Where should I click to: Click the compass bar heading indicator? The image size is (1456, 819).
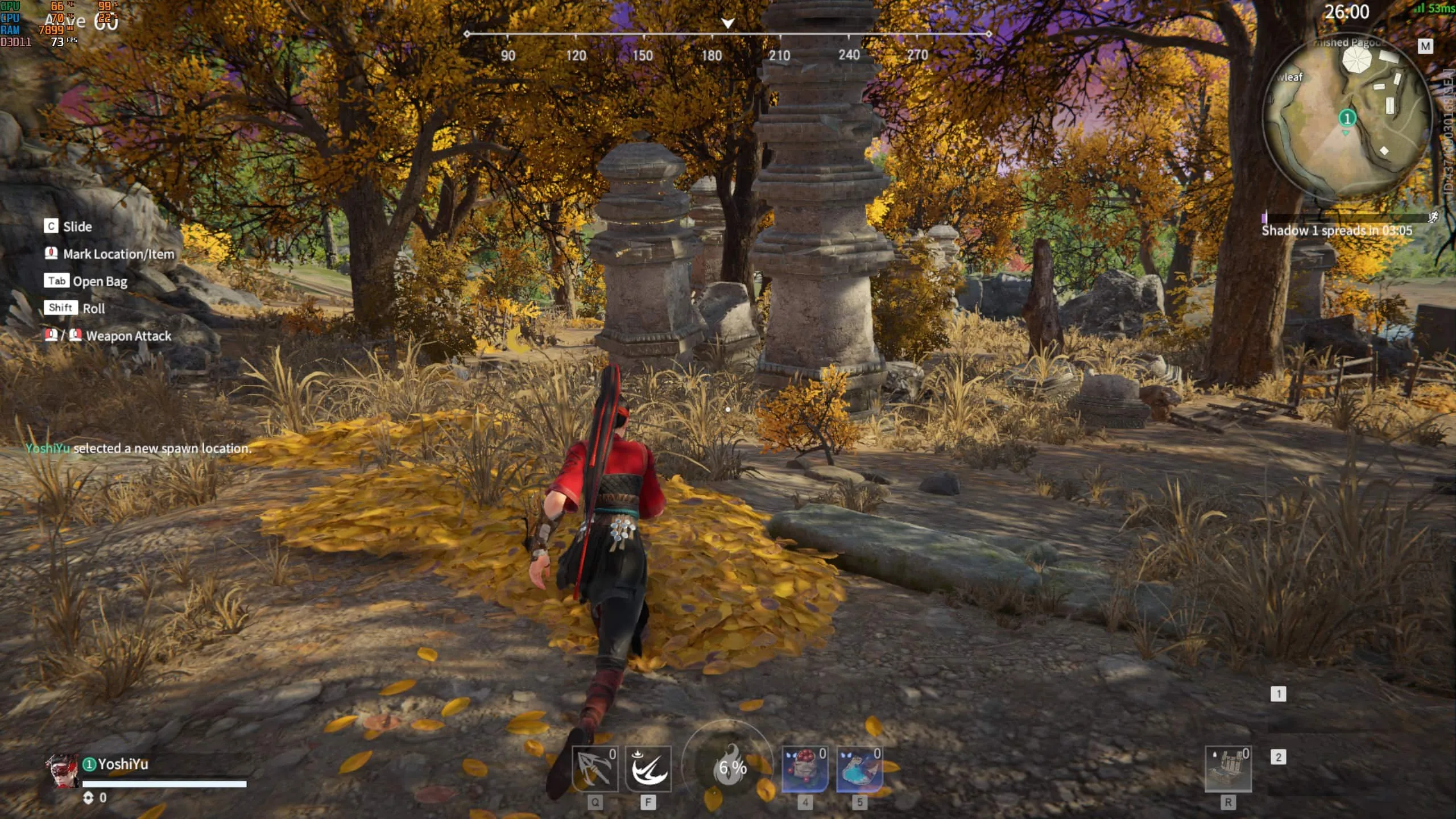[x=727, y=23]
